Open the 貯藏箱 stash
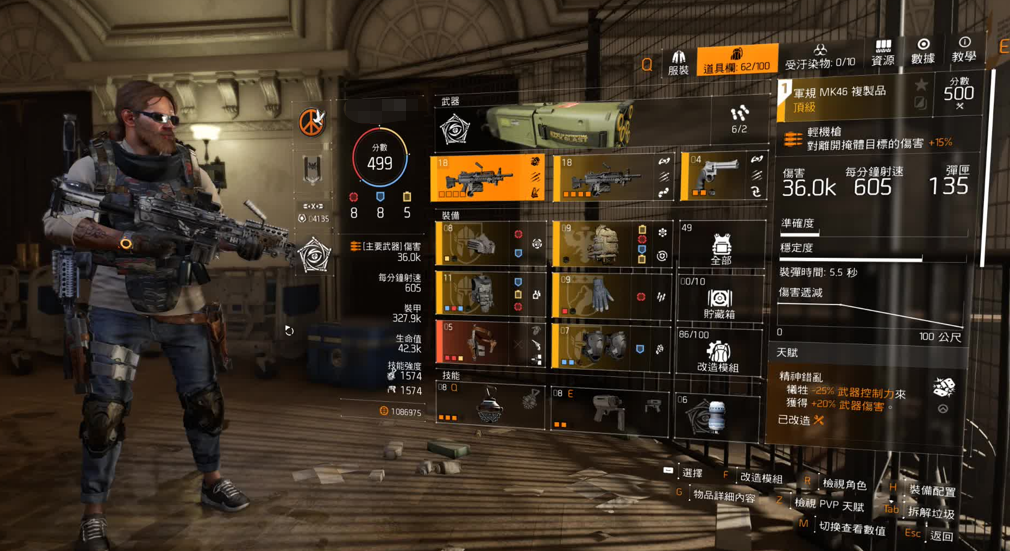 (x=720, y=300)
